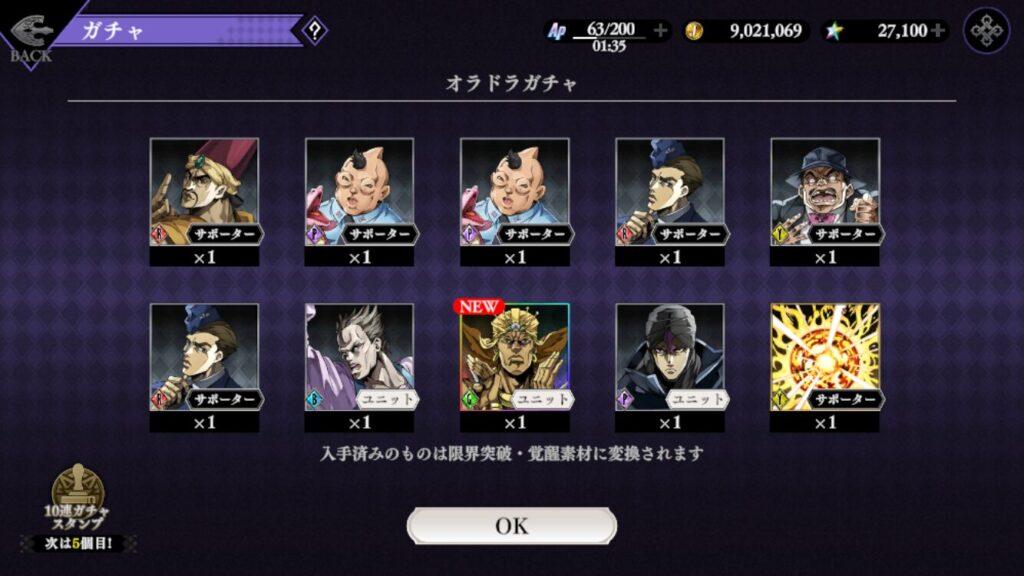Select the red fez supporter card
Image resolution: width=1024 pixels, height=576 pixels.
(204, 192)
